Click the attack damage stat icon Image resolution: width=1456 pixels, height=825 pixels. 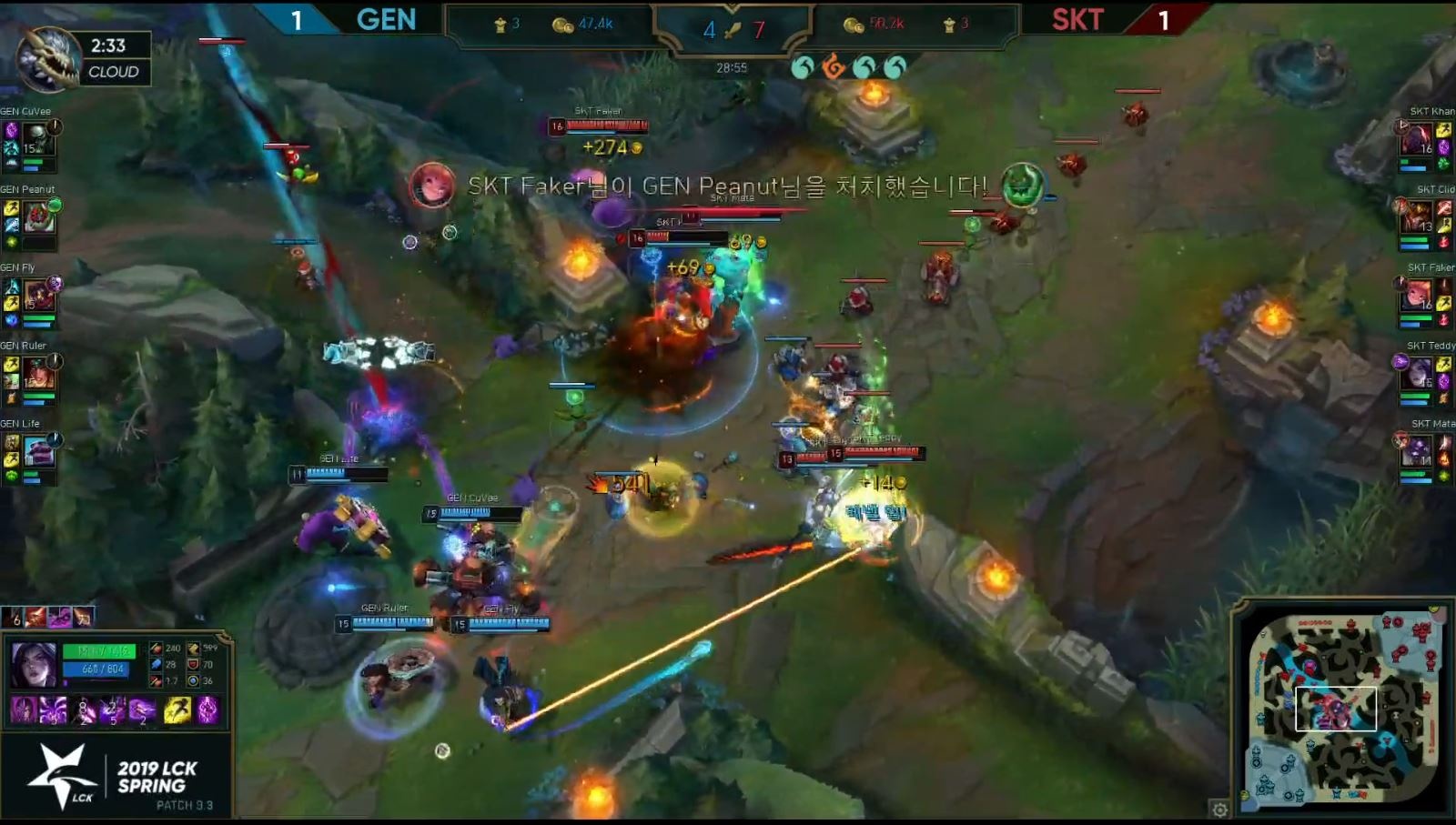(x=156, y=649)
